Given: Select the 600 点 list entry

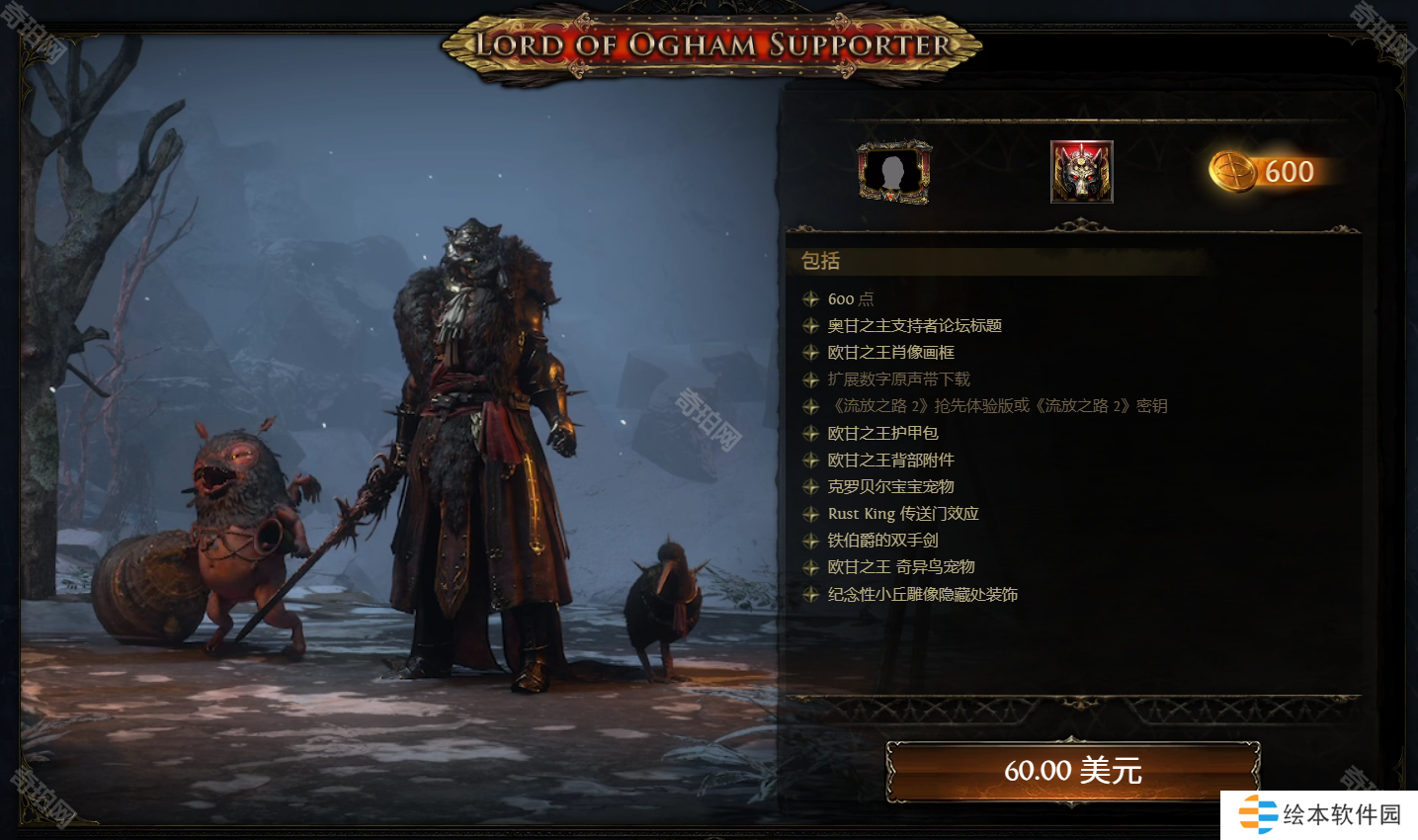Looking at the screenshot, I should [x=850, y=299].
